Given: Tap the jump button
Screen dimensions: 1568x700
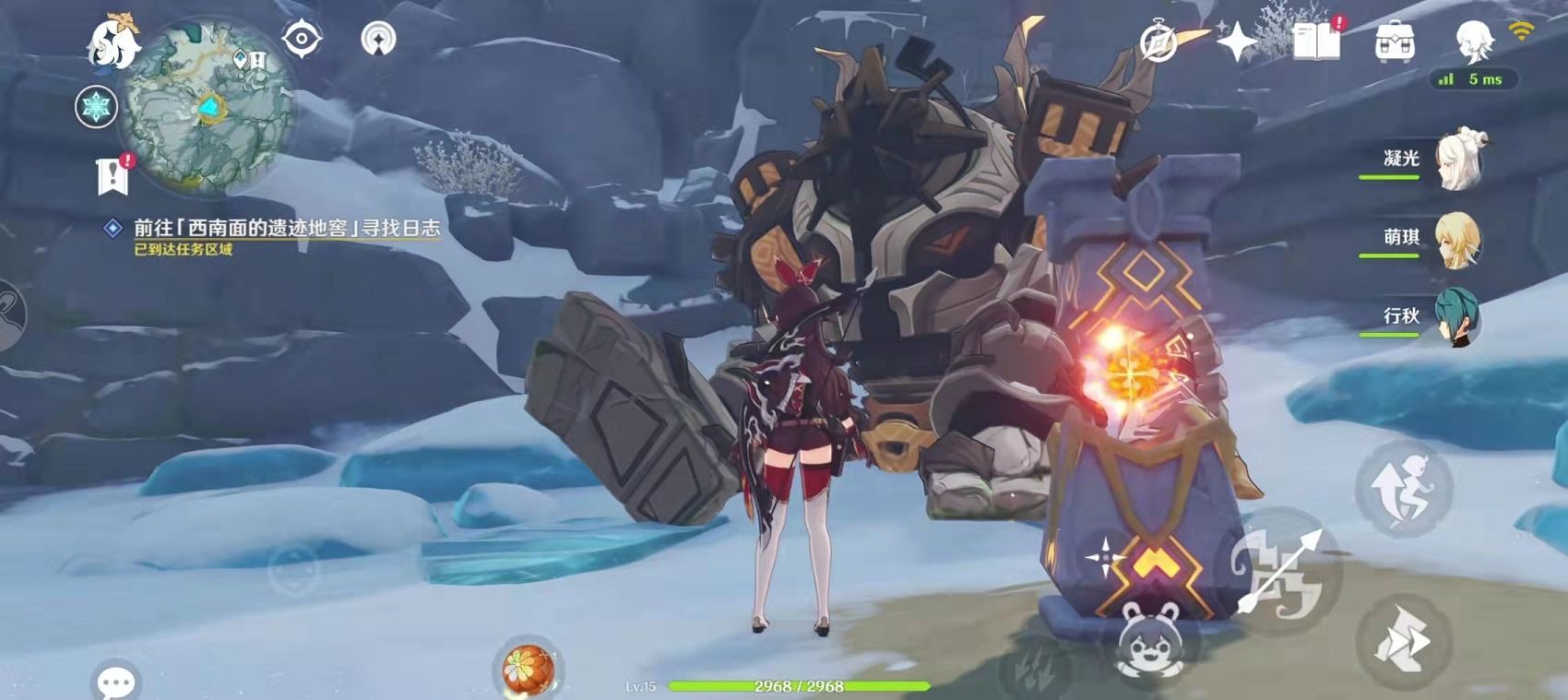Looking at the screenshot, I should click(1404, 488).
